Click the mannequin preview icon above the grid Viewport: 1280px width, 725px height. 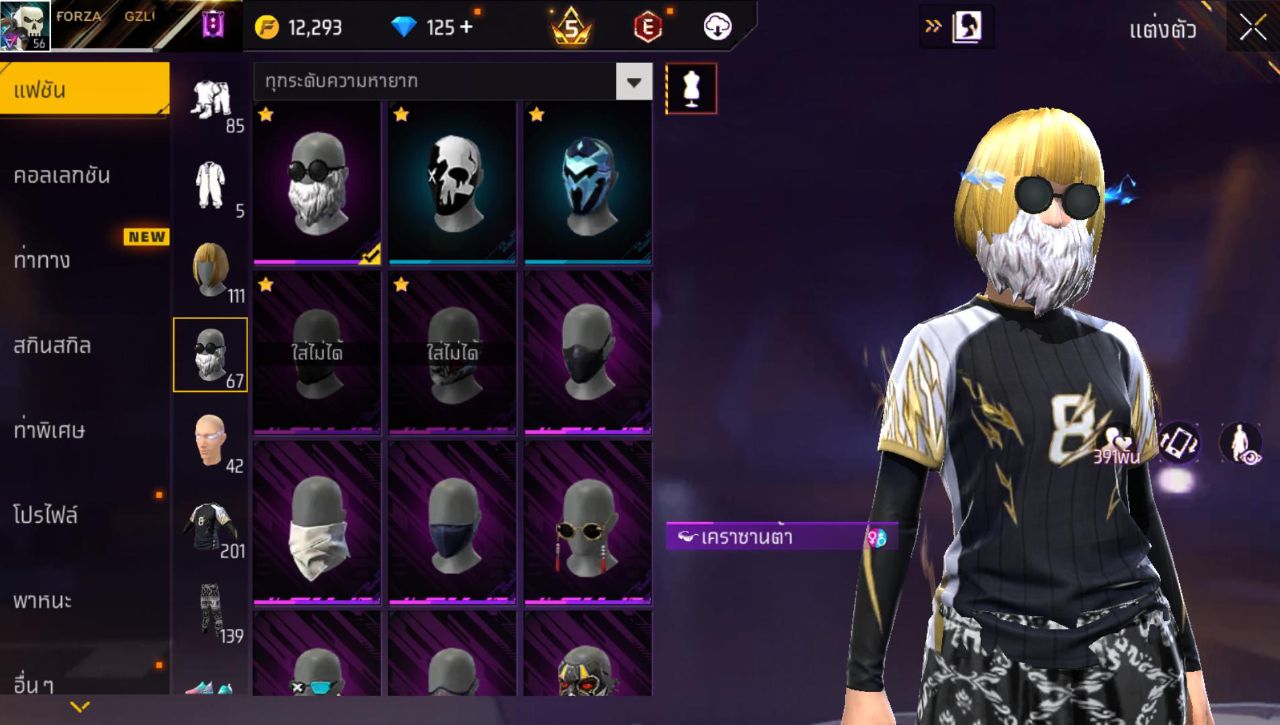coord(691,88)
